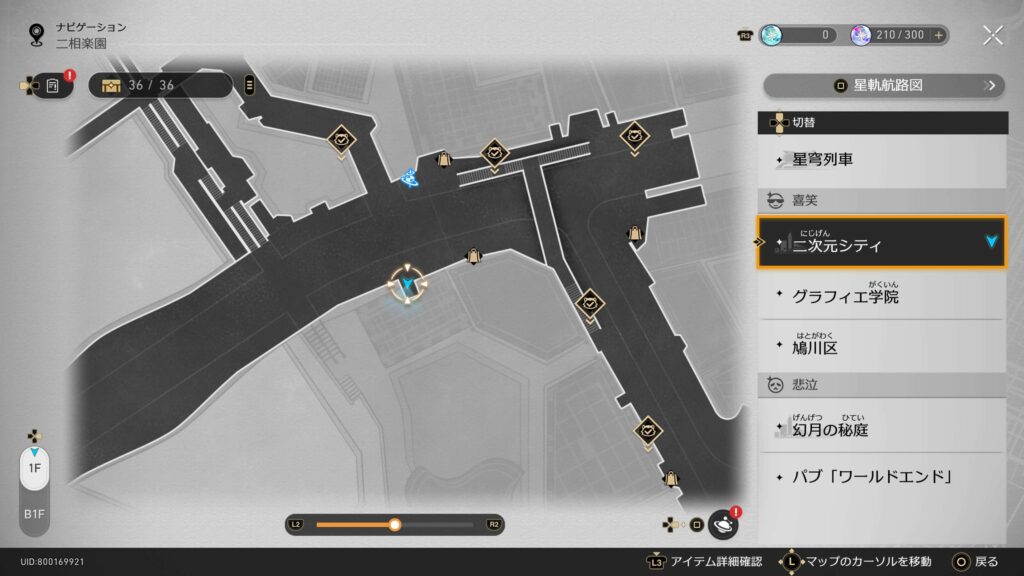Select the 鳩川区 area entry

(x=880, y=347)
